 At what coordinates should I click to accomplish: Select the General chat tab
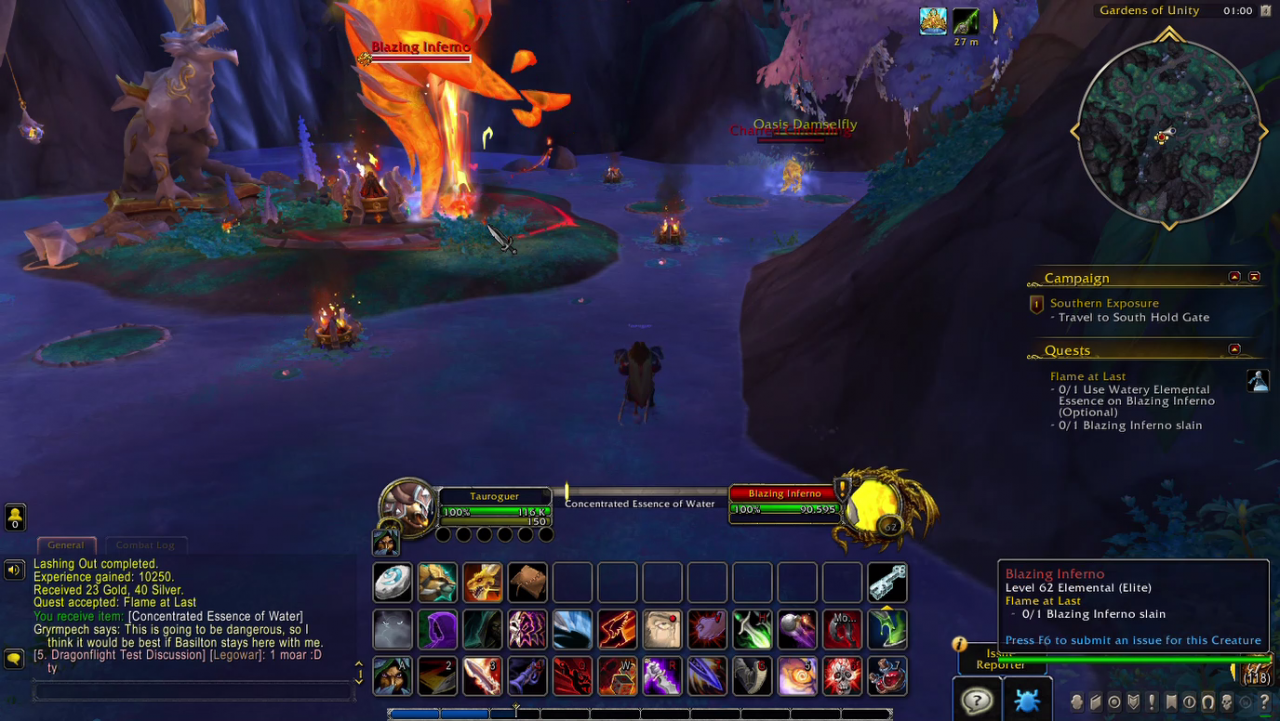66,545
